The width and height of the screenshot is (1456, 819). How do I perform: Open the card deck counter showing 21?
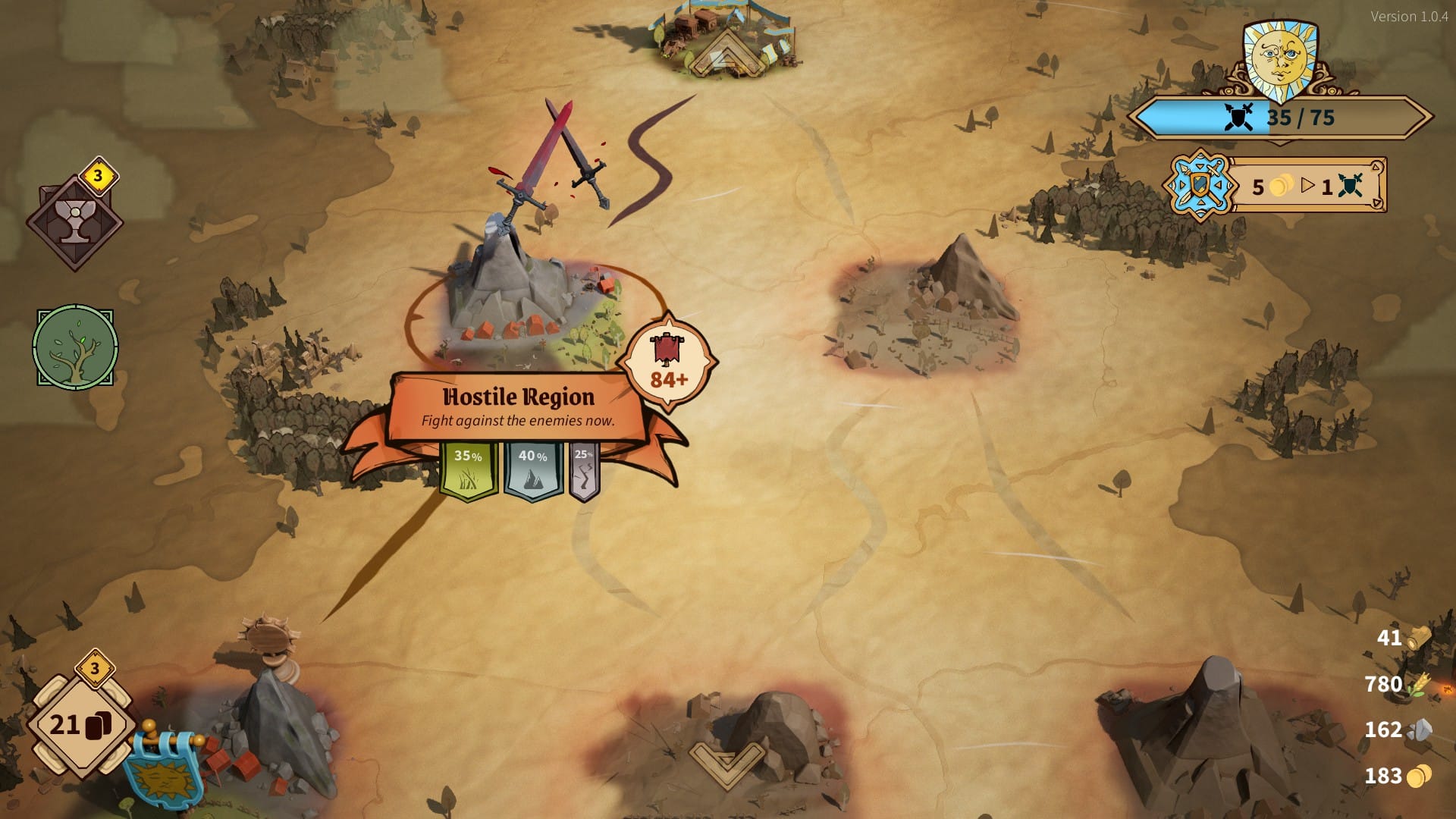click(x=80, y=725)
